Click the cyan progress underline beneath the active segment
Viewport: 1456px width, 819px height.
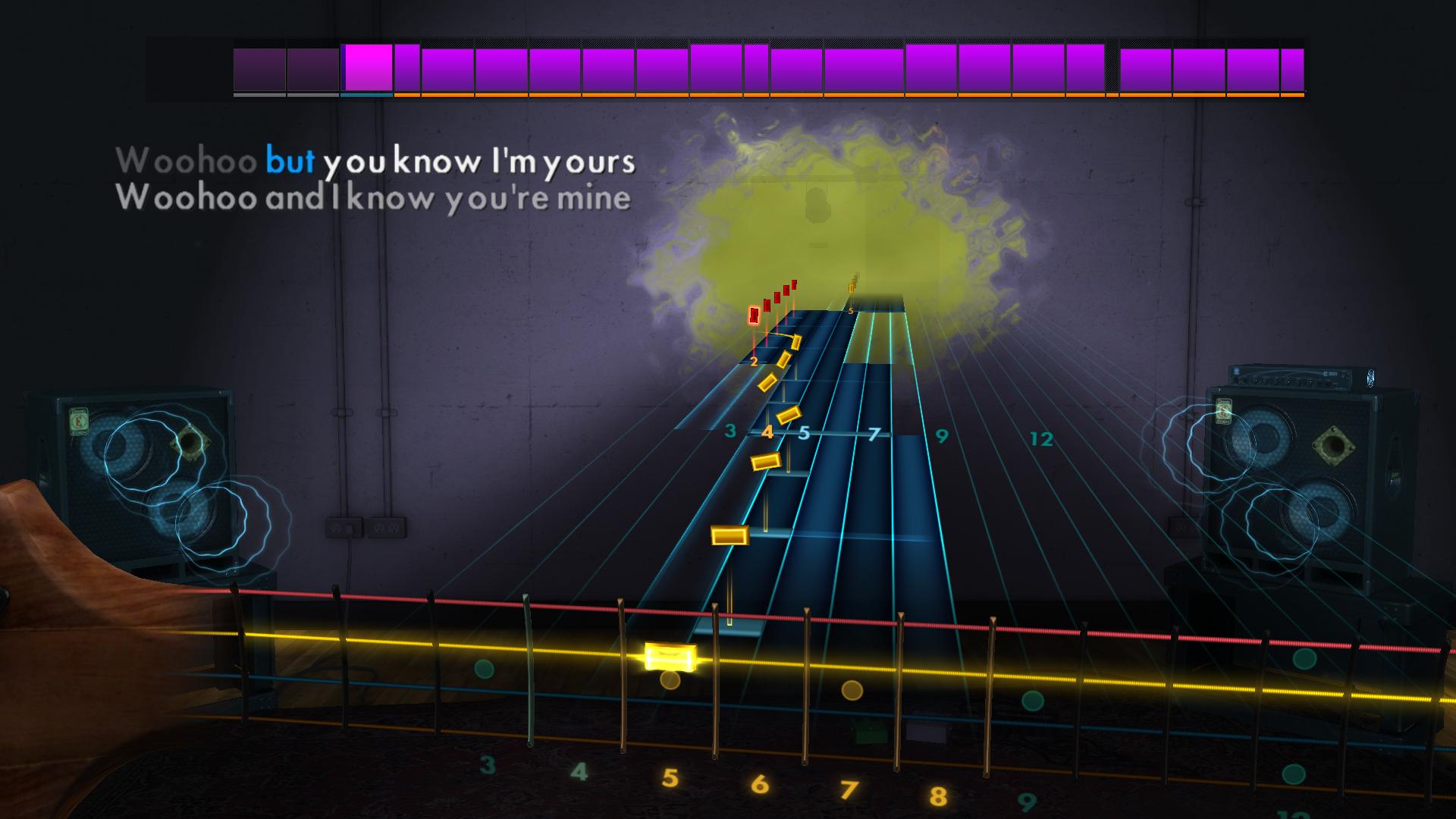coord(366,96)
